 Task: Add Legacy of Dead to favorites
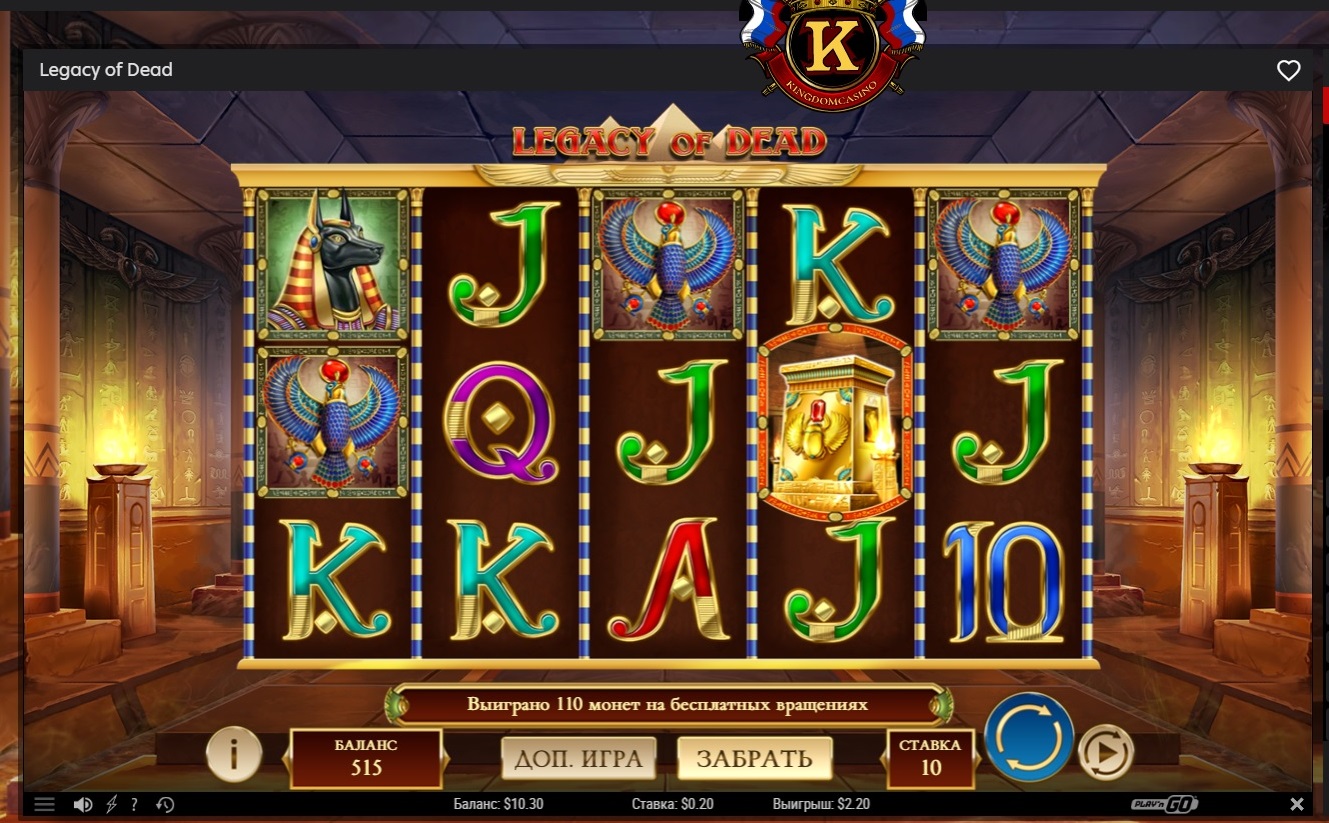click(1288, 70)
